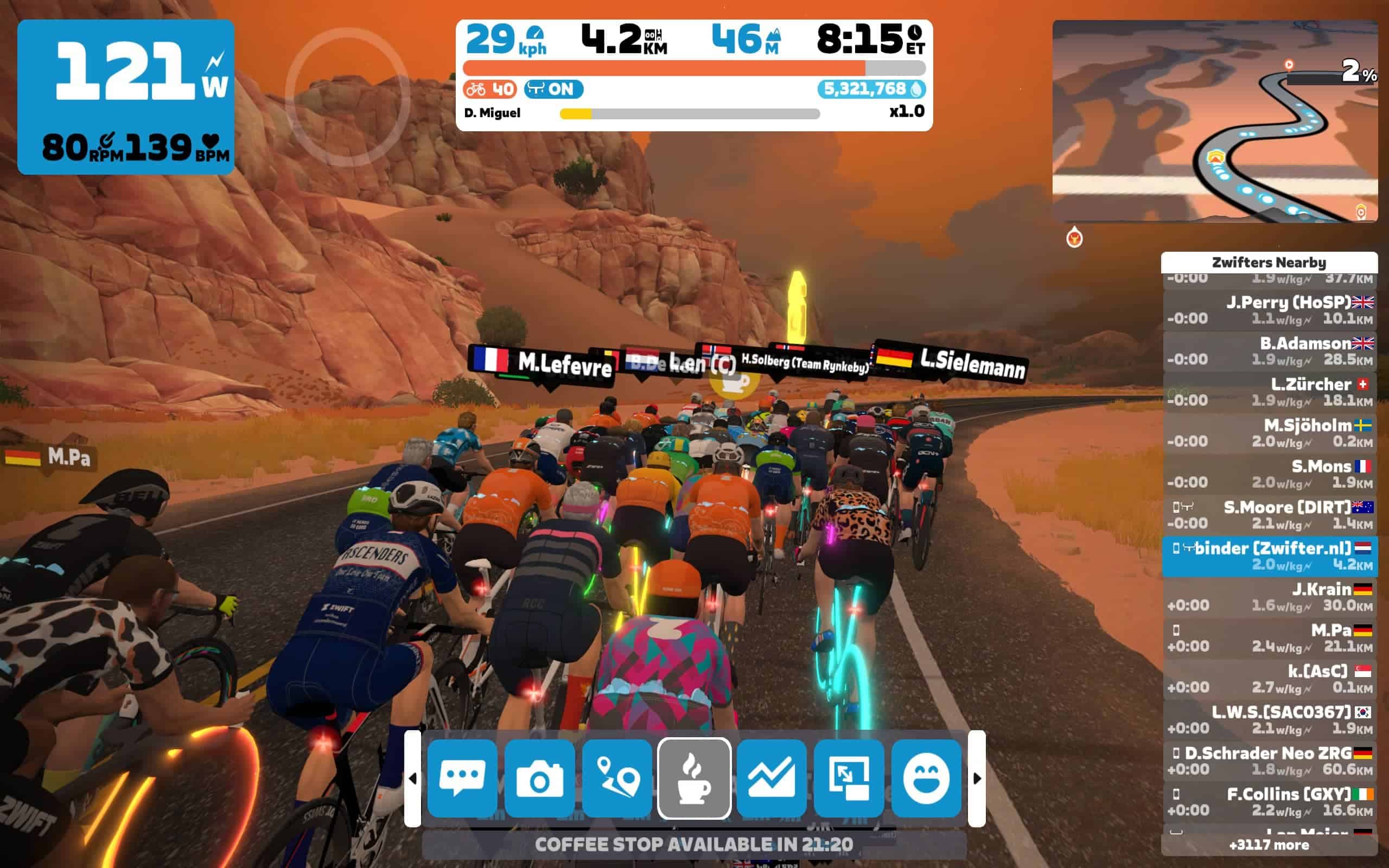The width and height of the screenshot is (1389, 868).
Task: Take a screenshot with the camera button
Action: coord(539,778)
